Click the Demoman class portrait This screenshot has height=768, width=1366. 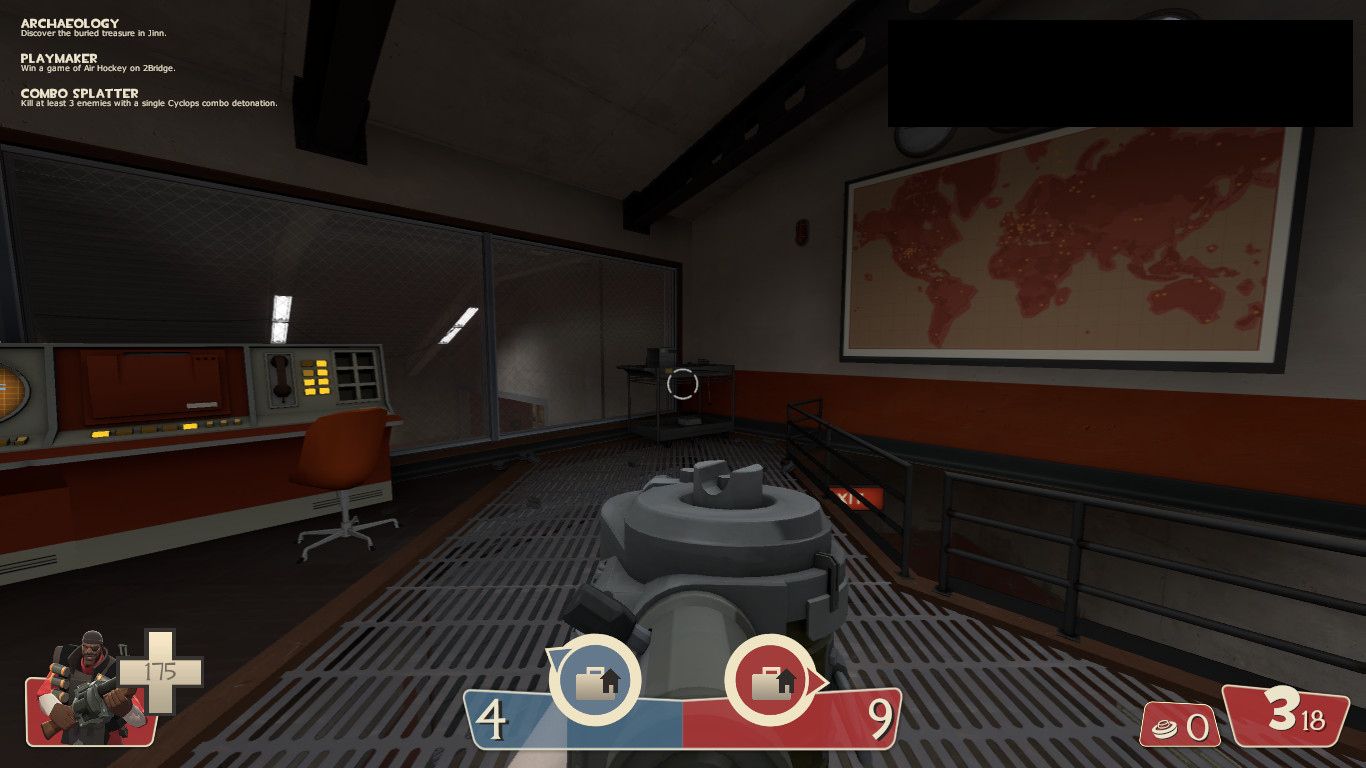click(83, 690)
